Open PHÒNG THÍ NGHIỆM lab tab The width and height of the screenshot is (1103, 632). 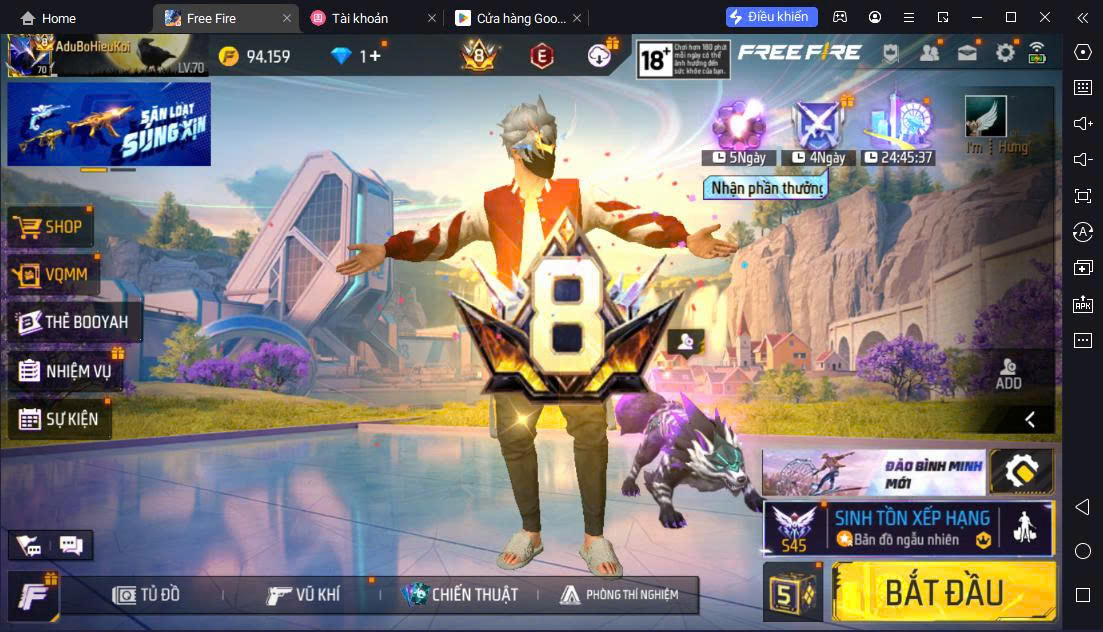click(619, 595)
